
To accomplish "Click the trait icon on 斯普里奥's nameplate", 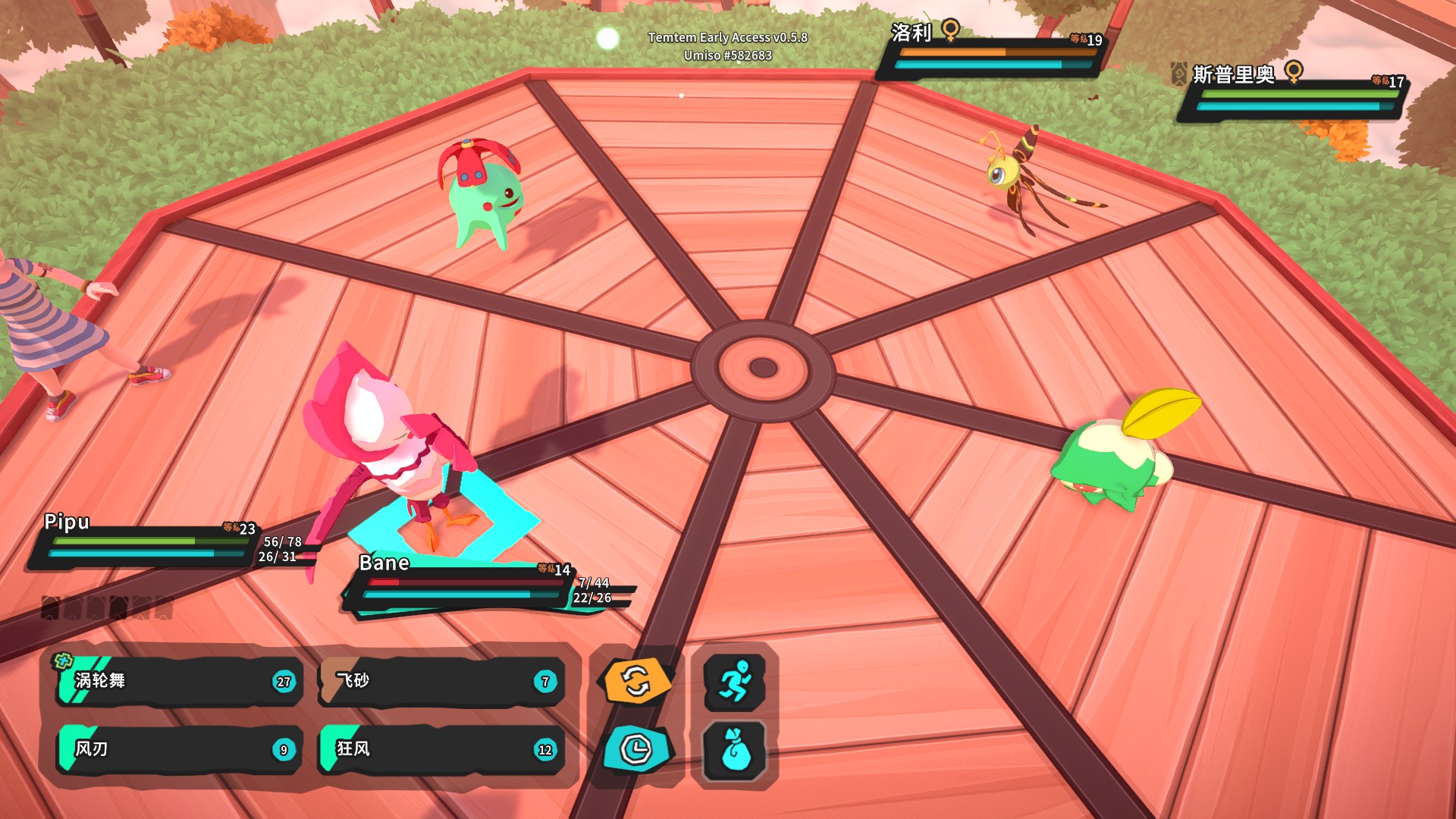I will click(x=1178, y=73).
